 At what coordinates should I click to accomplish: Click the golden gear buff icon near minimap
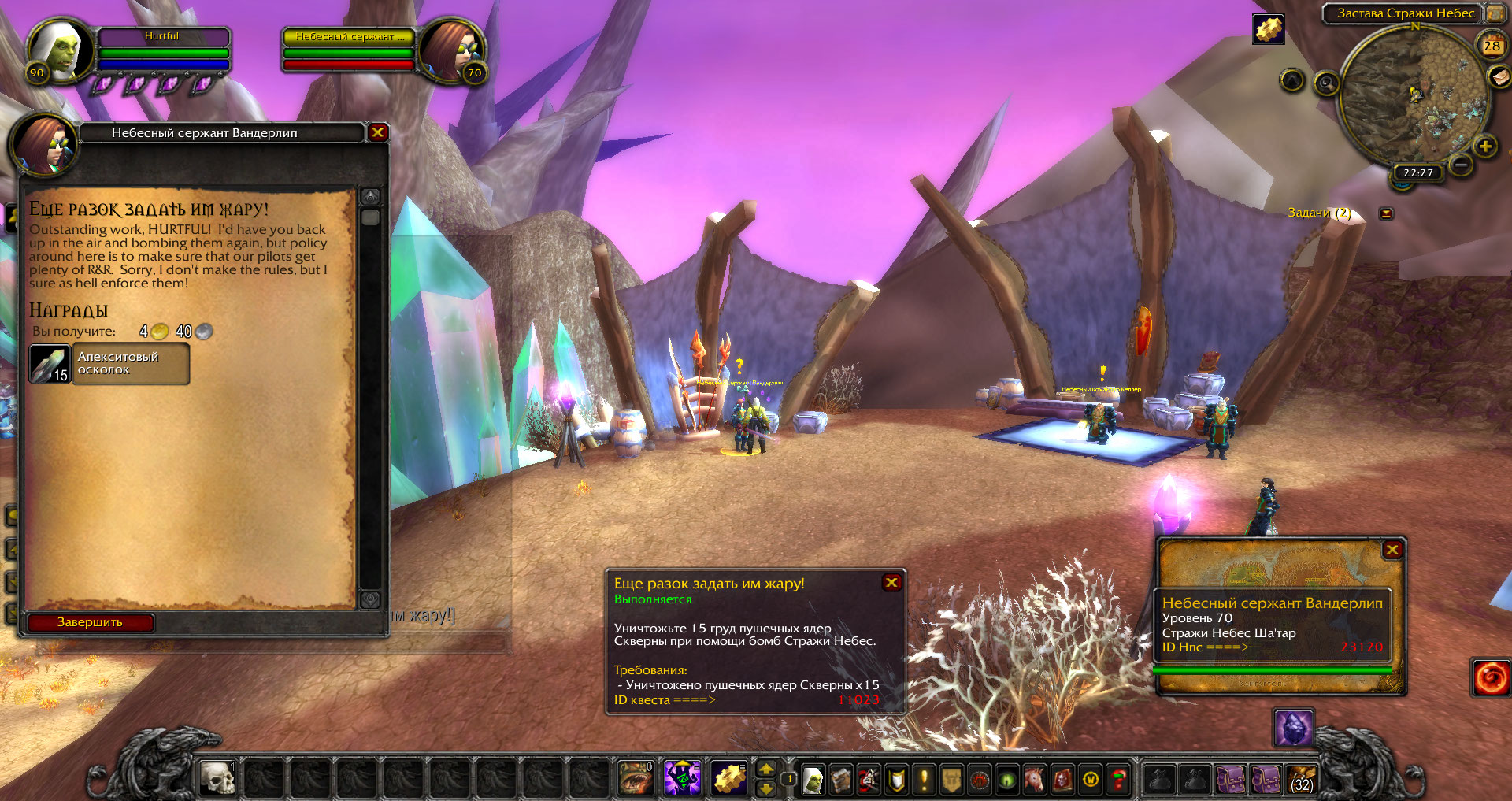[1268, 30]
